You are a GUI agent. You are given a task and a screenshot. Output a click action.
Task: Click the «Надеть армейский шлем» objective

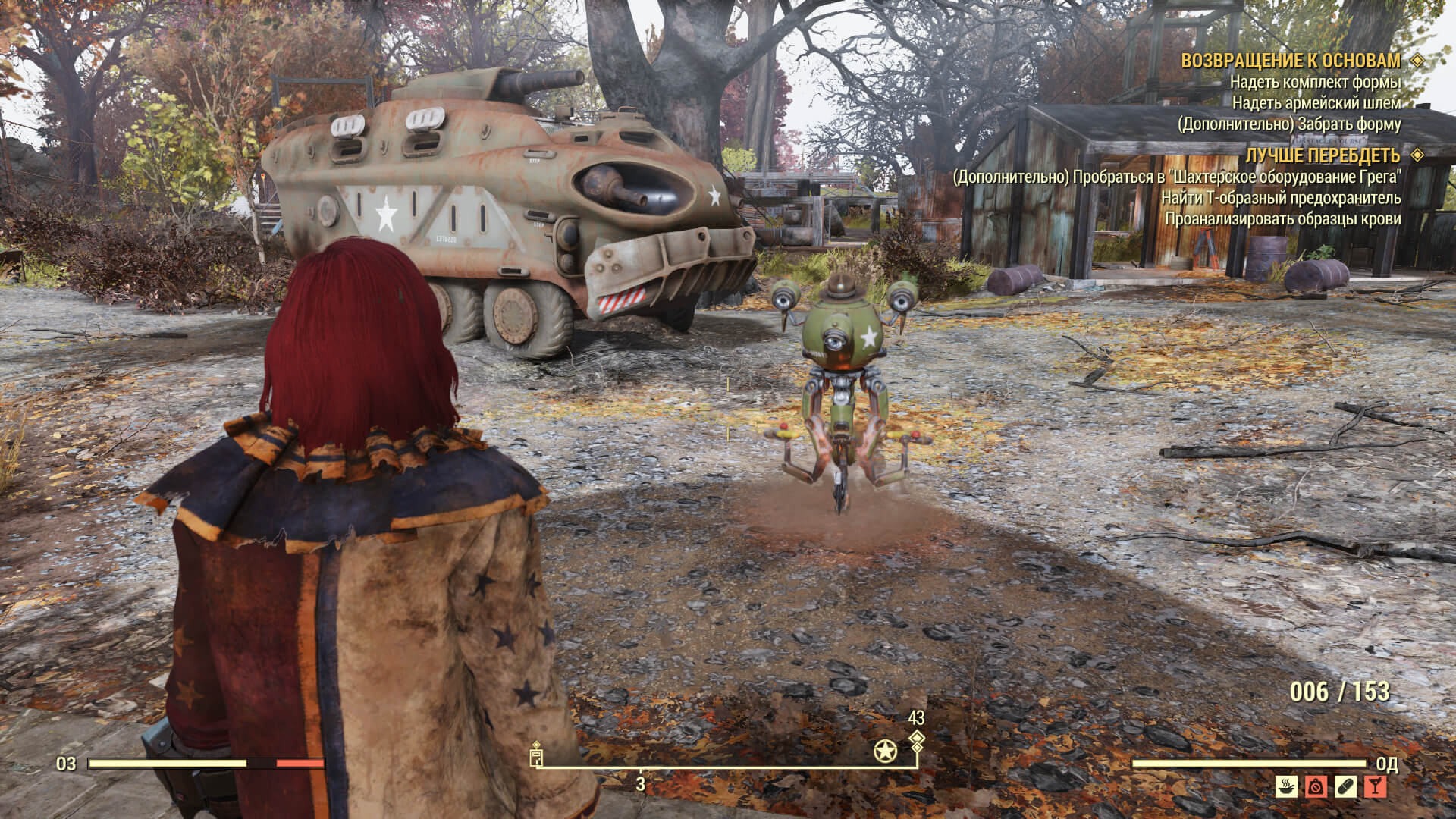[1316, 103]
